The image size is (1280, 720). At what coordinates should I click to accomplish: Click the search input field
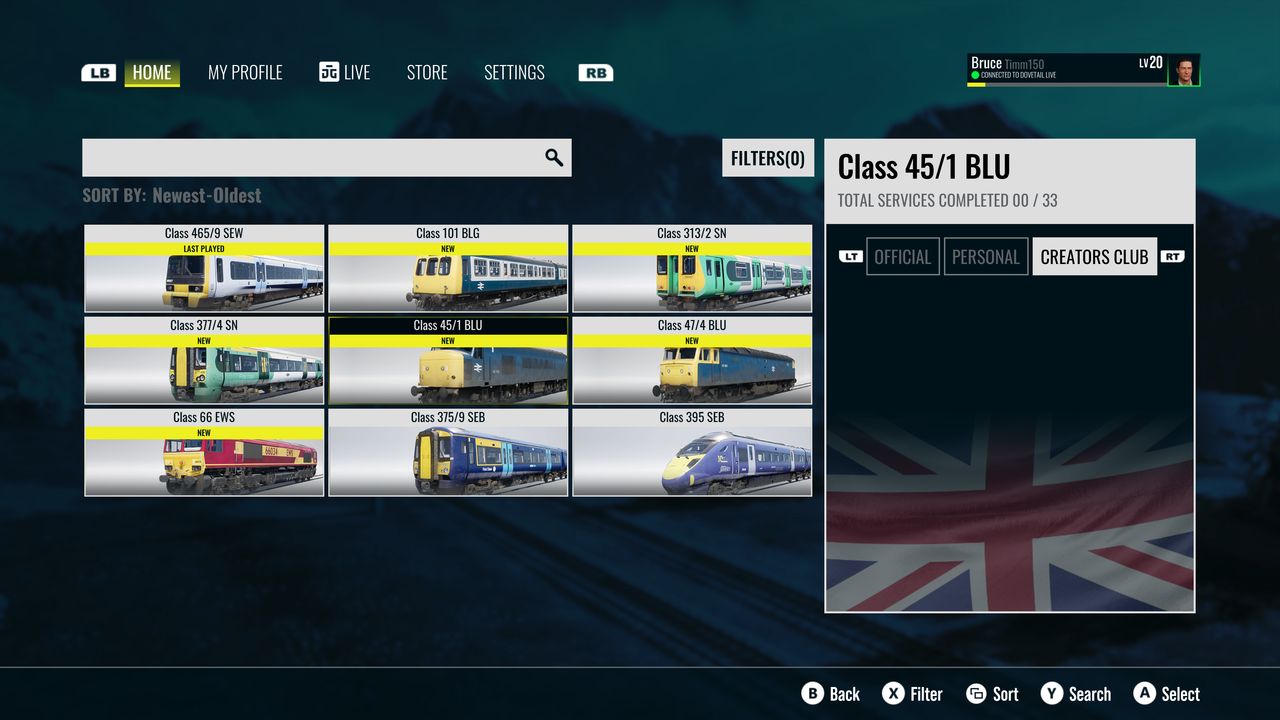pos(312,158)
